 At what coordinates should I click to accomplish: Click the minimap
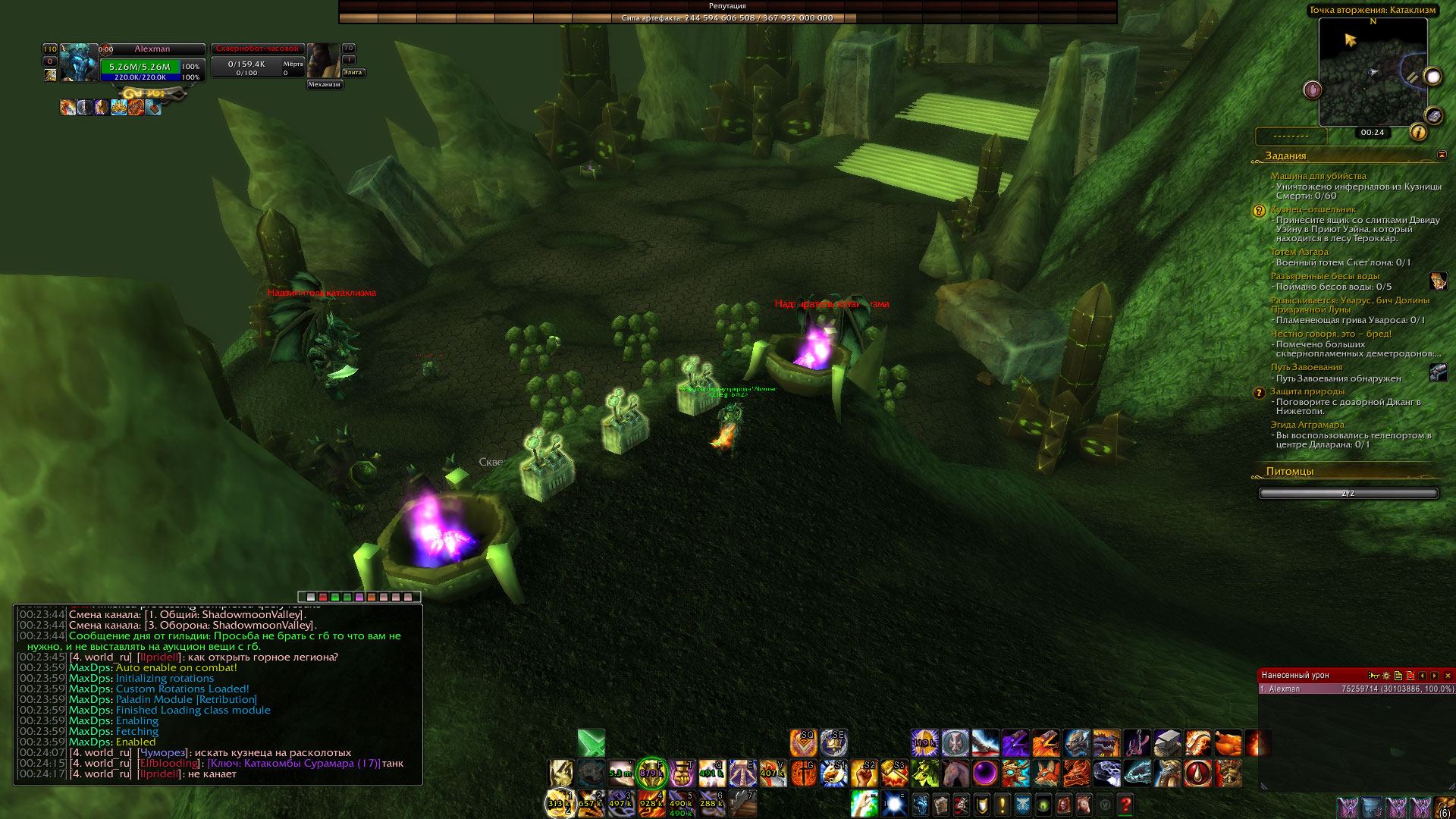click(1373, 72)
